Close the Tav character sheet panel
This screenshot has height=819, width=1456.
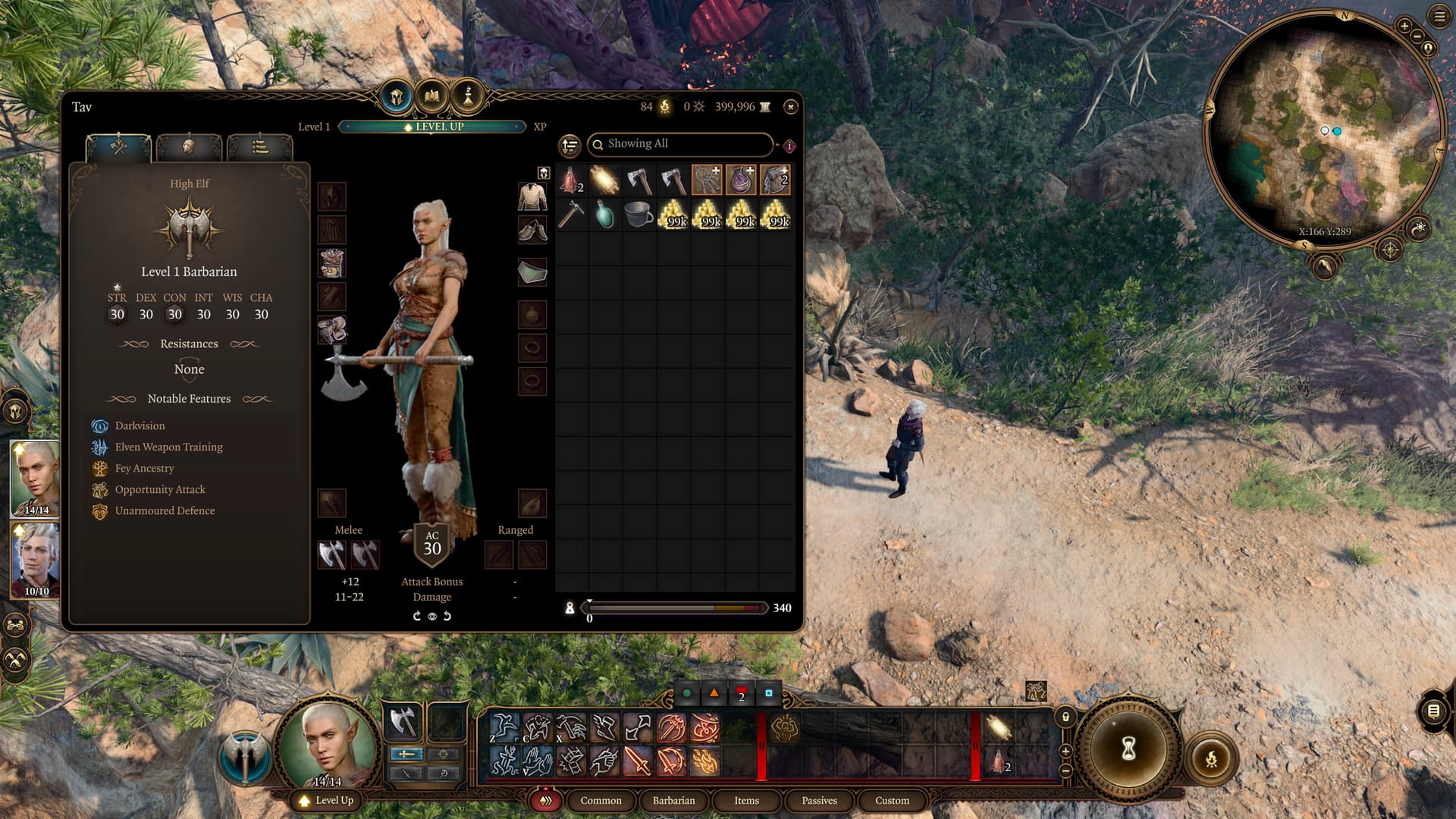790,107
